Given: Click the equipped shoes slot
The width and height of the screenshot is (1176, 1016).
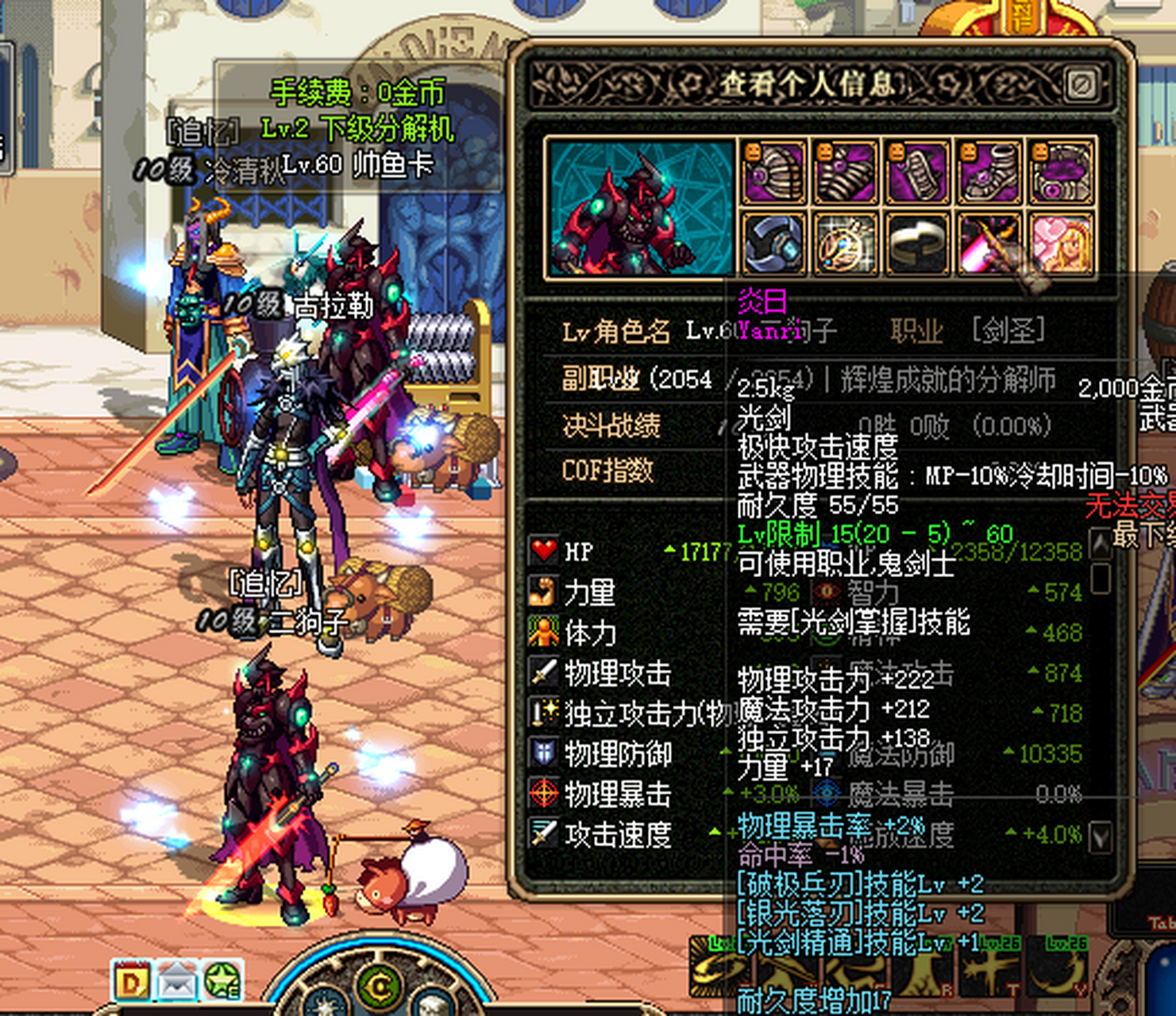Looking at the screenshot, I should pos(989,174).
